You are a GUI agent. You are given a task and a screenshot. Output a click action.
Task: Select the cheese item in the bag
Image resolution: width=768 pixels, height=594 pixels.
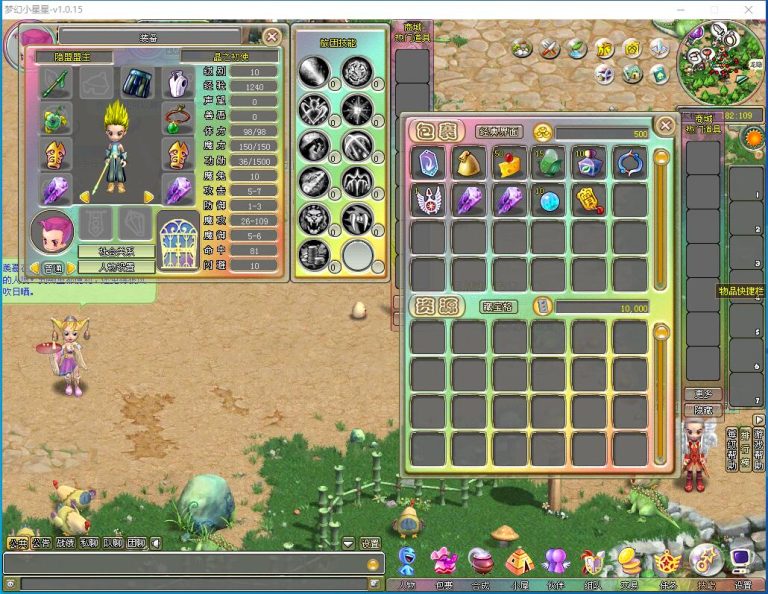point(509,163)
